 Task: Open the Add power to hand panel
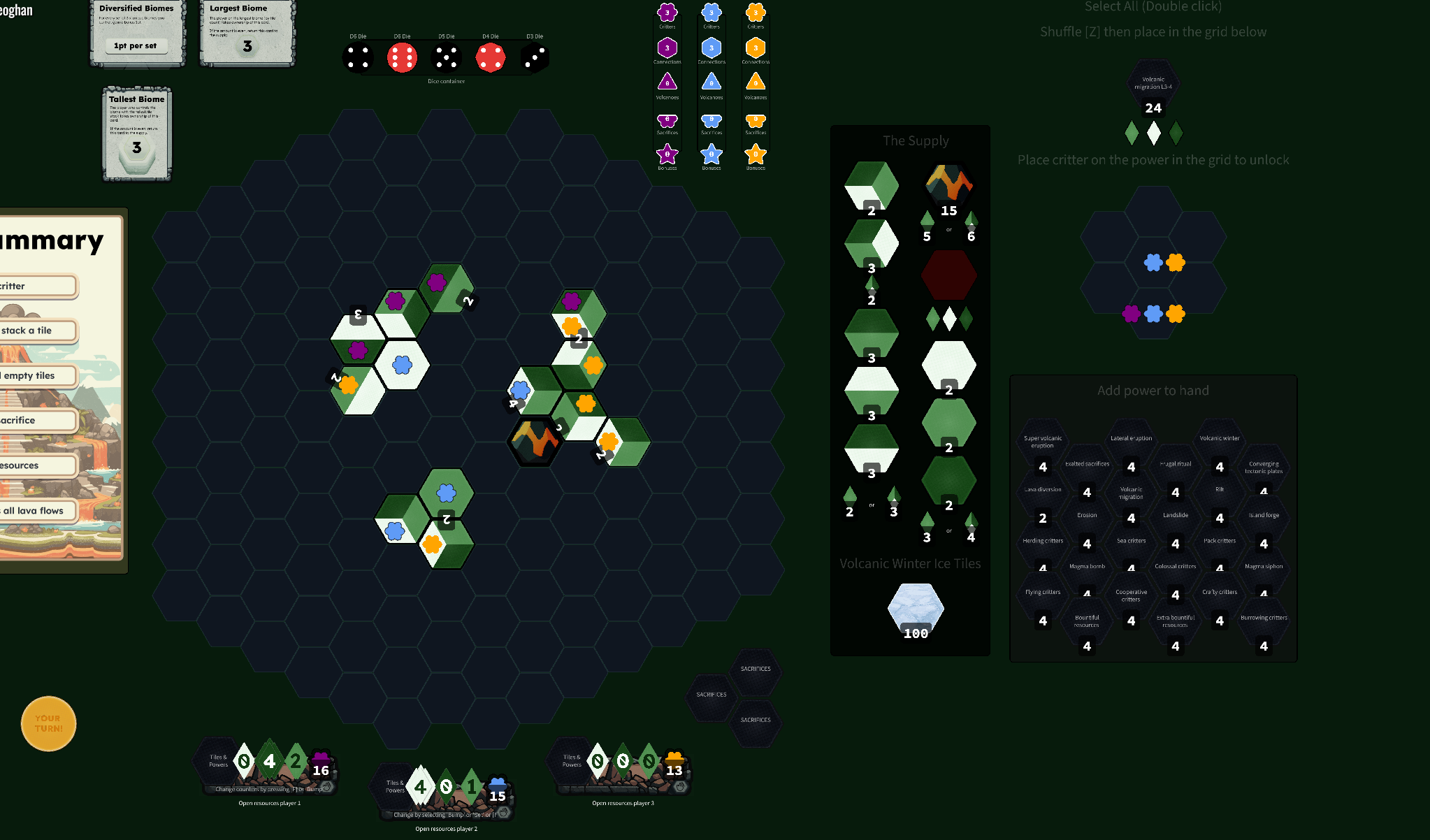pyautogui.click(x=1153, y=390)
